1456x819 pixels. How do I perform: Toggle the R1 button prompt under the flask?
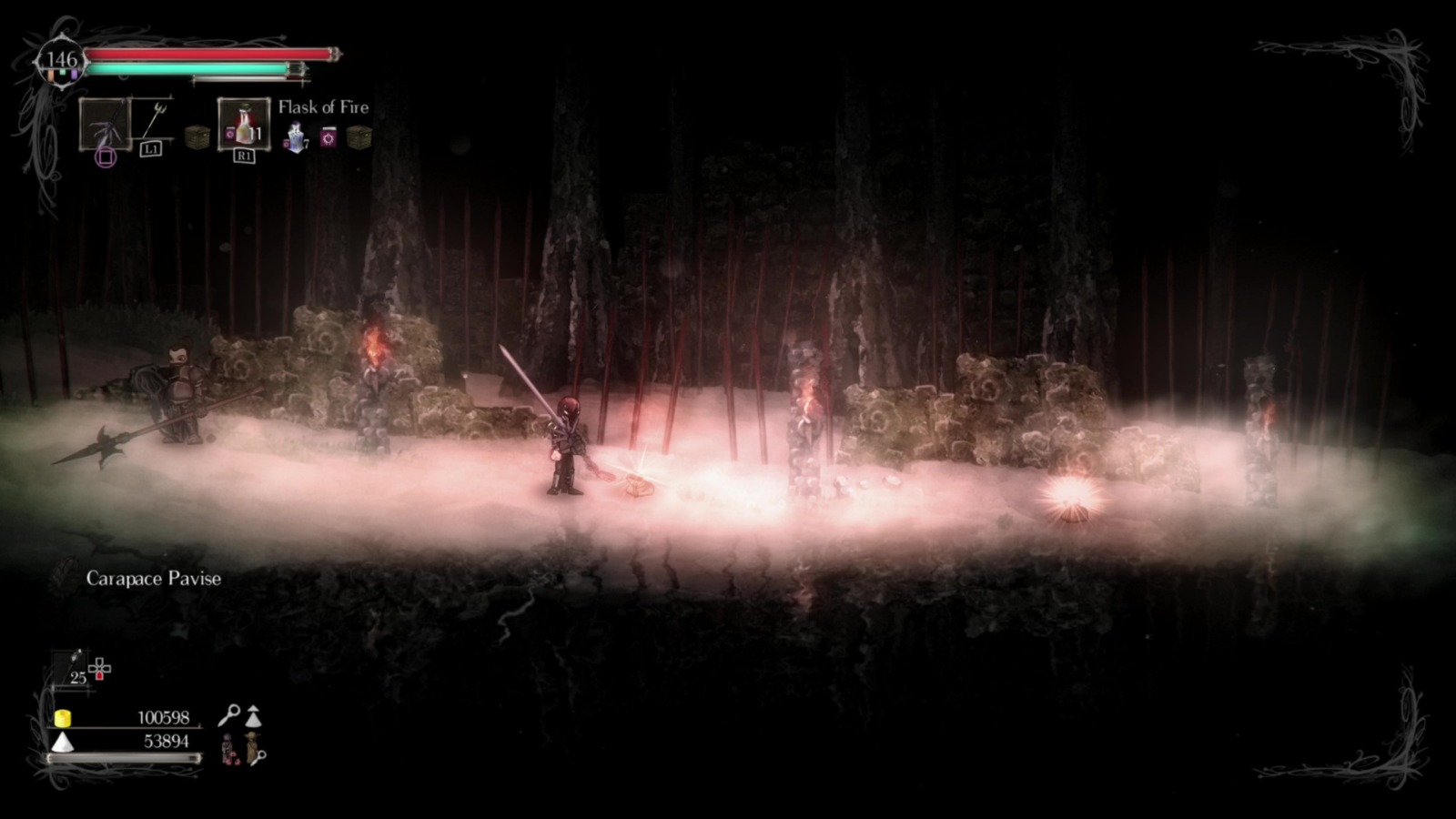(245, 155)
